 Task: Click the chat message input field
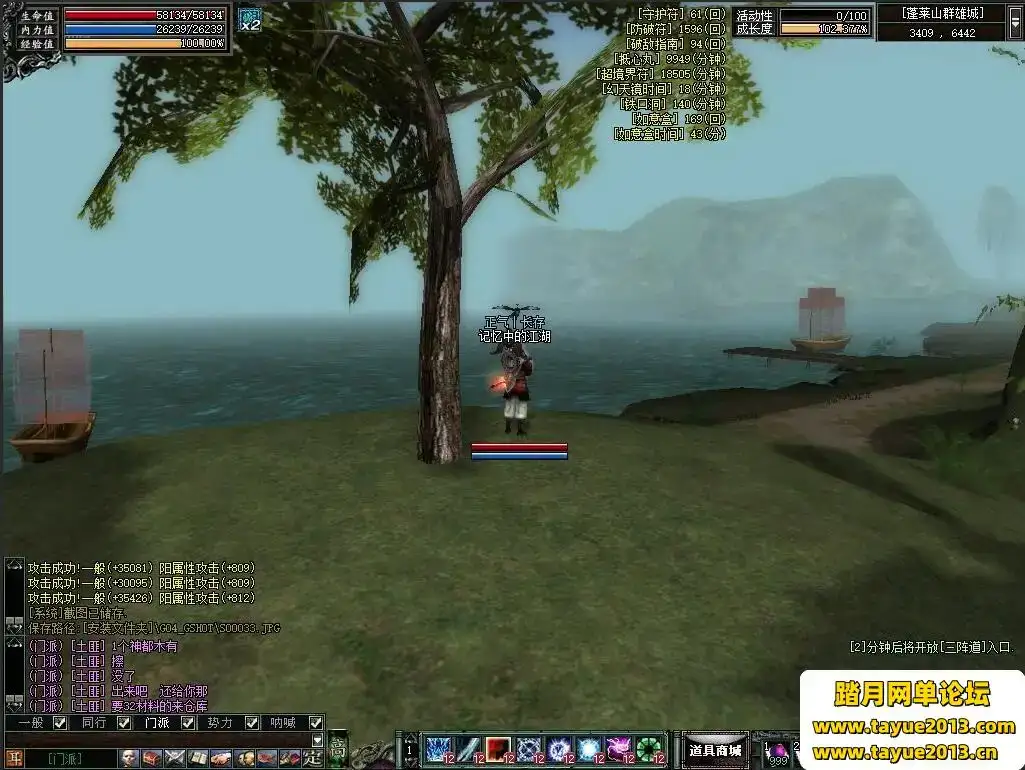click(x=160, y=741)
